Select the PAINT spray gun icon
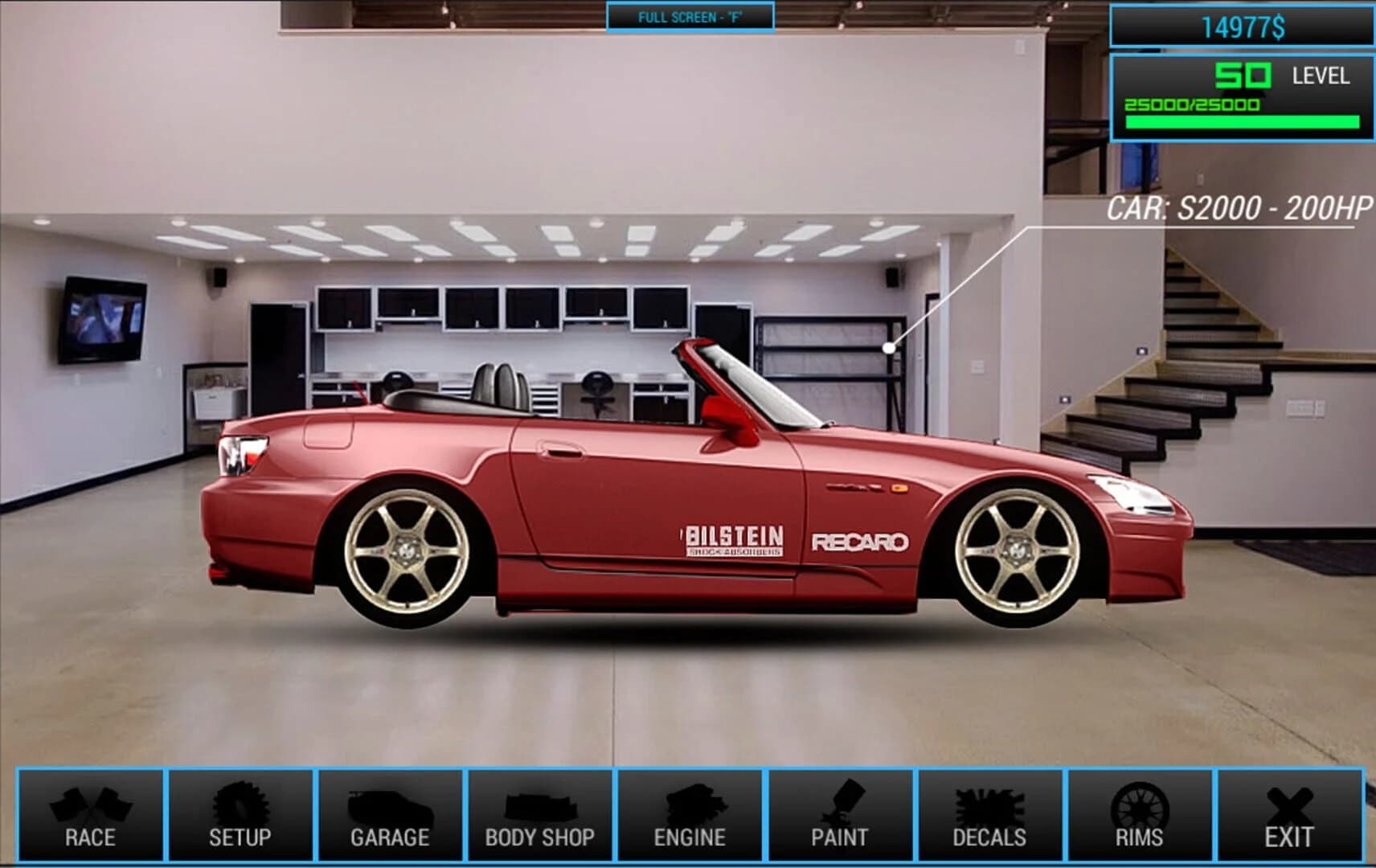The image size is (1376, 868). [x=839, y=812]
